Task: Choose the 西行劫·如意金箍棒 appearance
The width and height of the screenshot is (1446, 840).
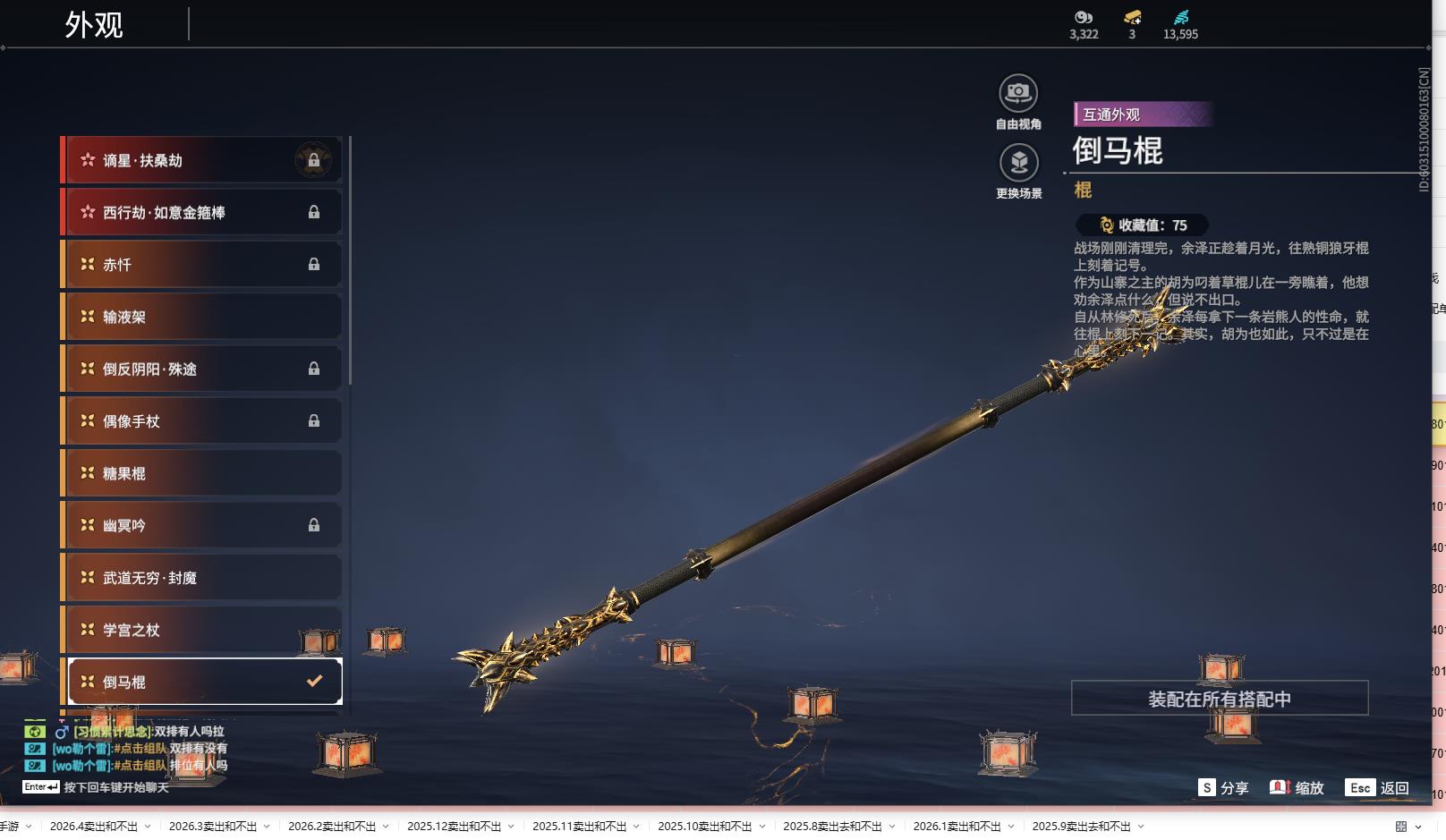Action: pyautogui.click(x=201, y=212)
